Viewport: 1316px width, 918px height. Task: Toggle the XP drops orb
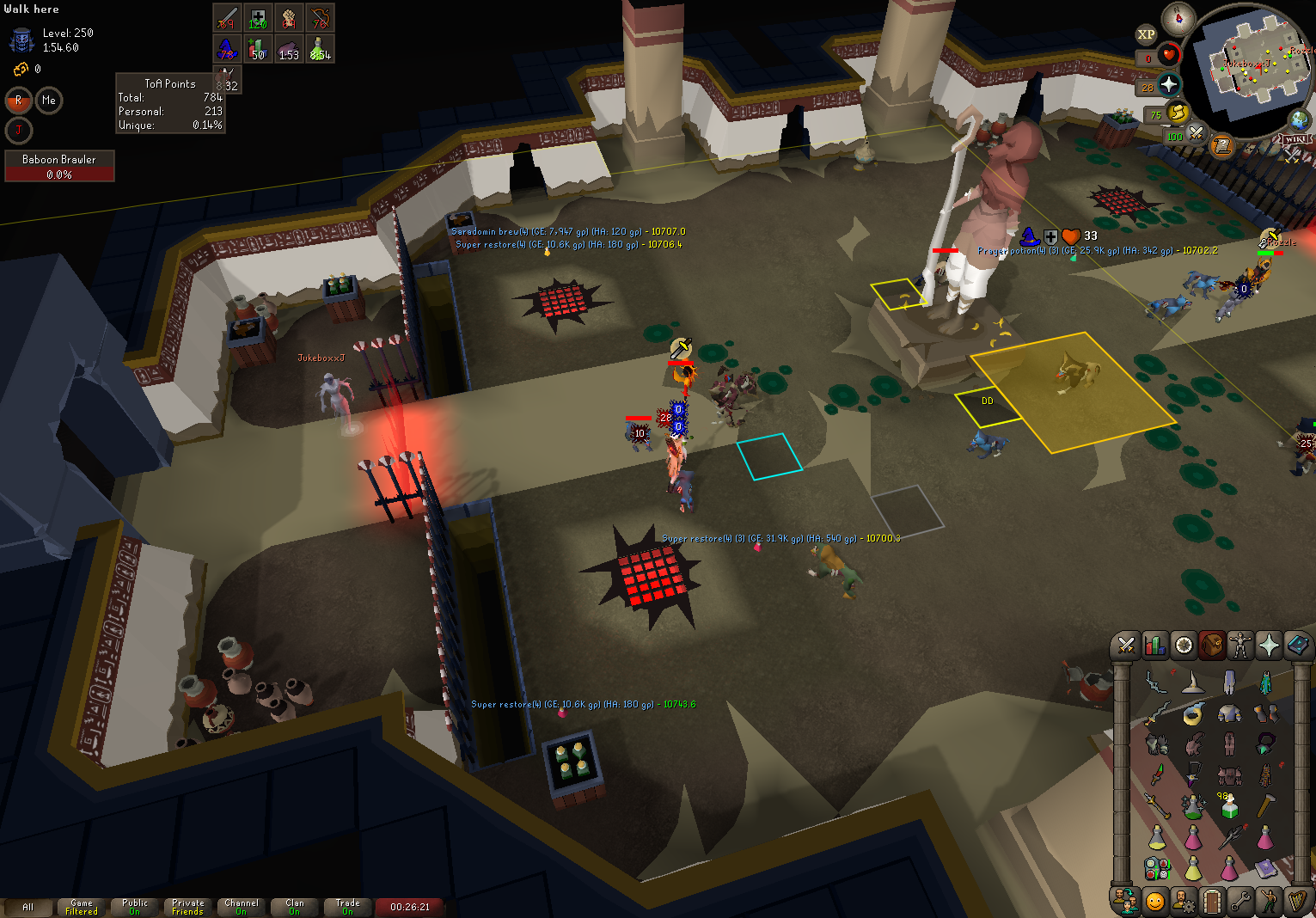(x=1146, y=35)
